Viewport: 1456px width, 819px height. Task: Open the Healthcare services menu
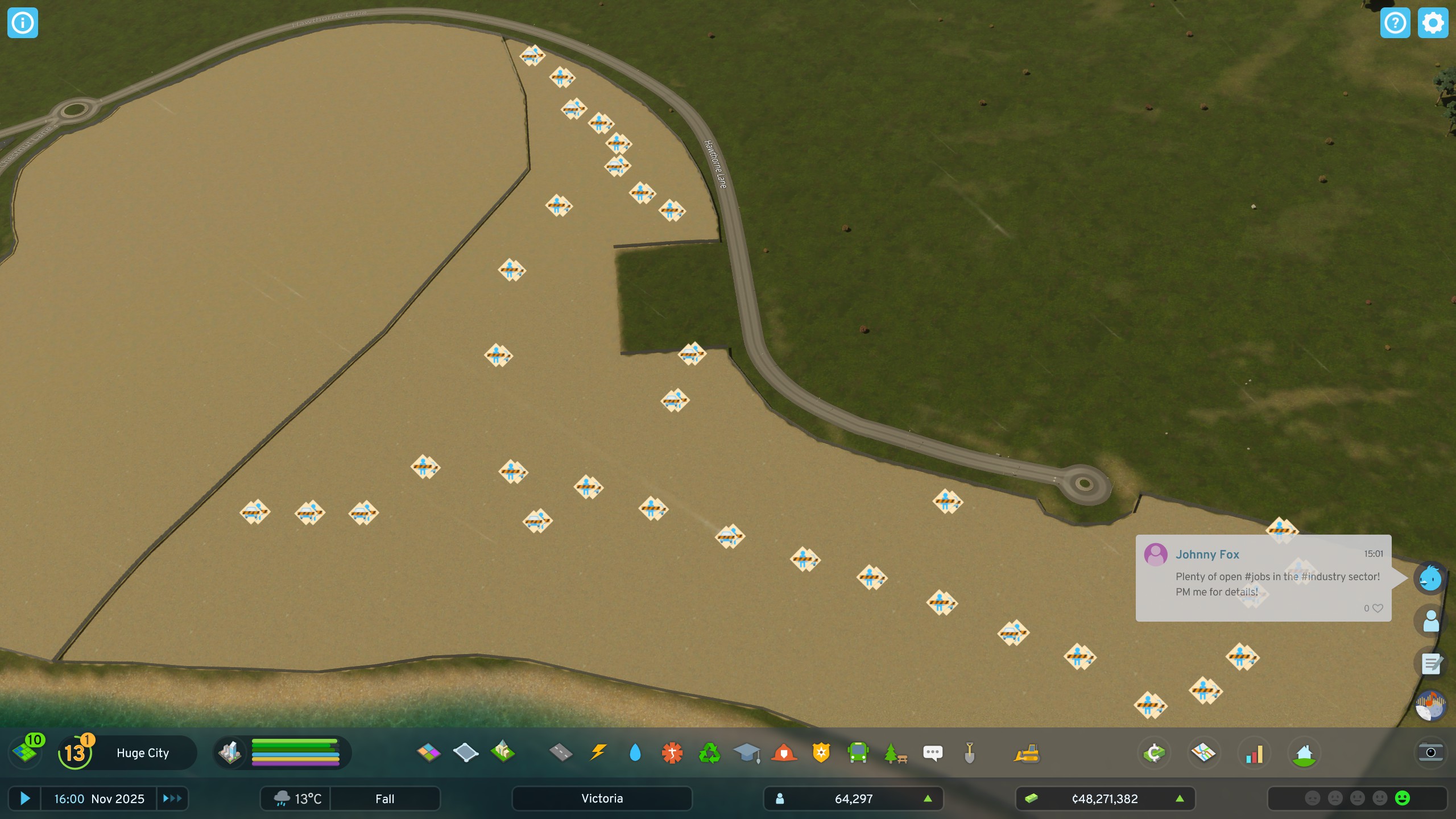pyautogui.click(x=672, y=753)
